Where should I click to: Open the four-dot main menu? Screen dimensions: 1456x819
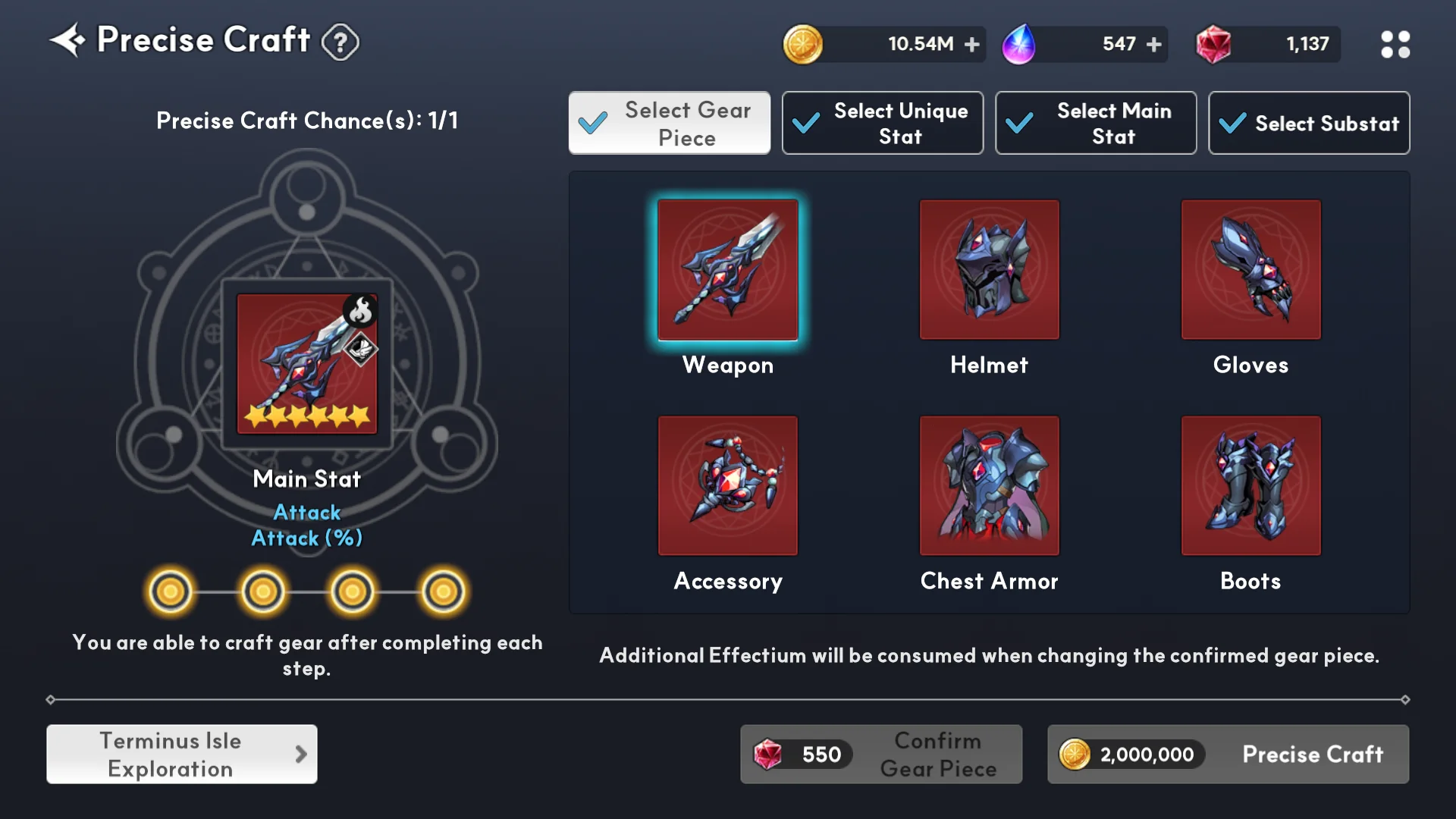click(1395, 45)
